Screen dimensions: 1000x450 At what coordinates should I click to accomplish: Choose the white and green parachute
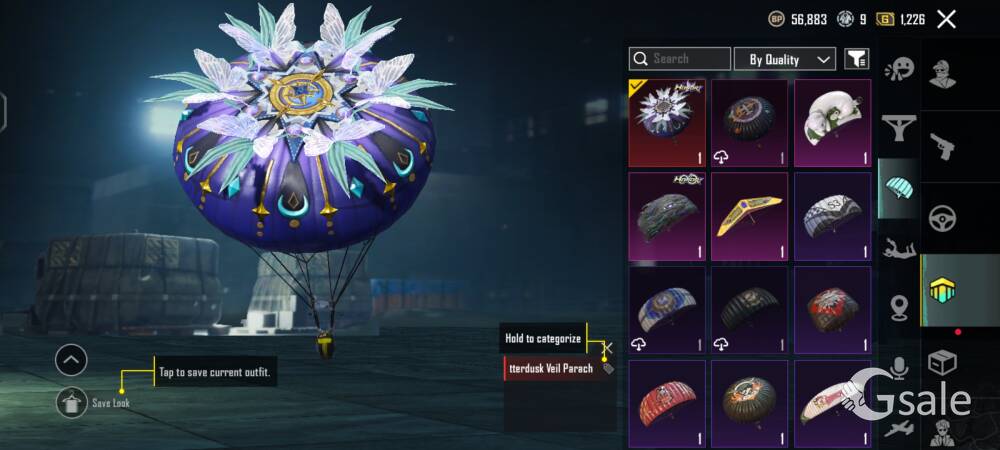click(832, 123)
